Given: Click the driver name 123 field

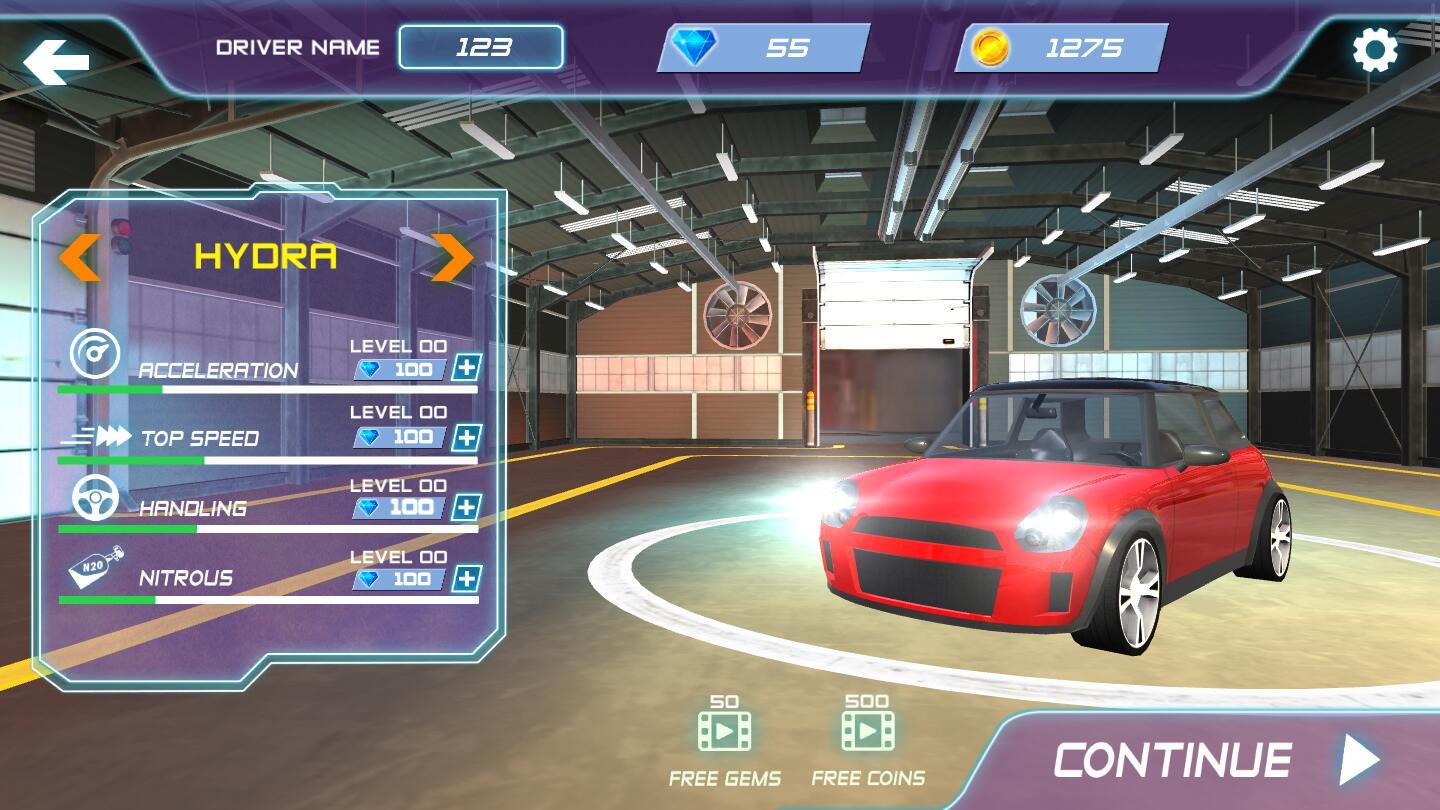Looking at the screenshot, I should pyautogui.click(x=481, y=46).
